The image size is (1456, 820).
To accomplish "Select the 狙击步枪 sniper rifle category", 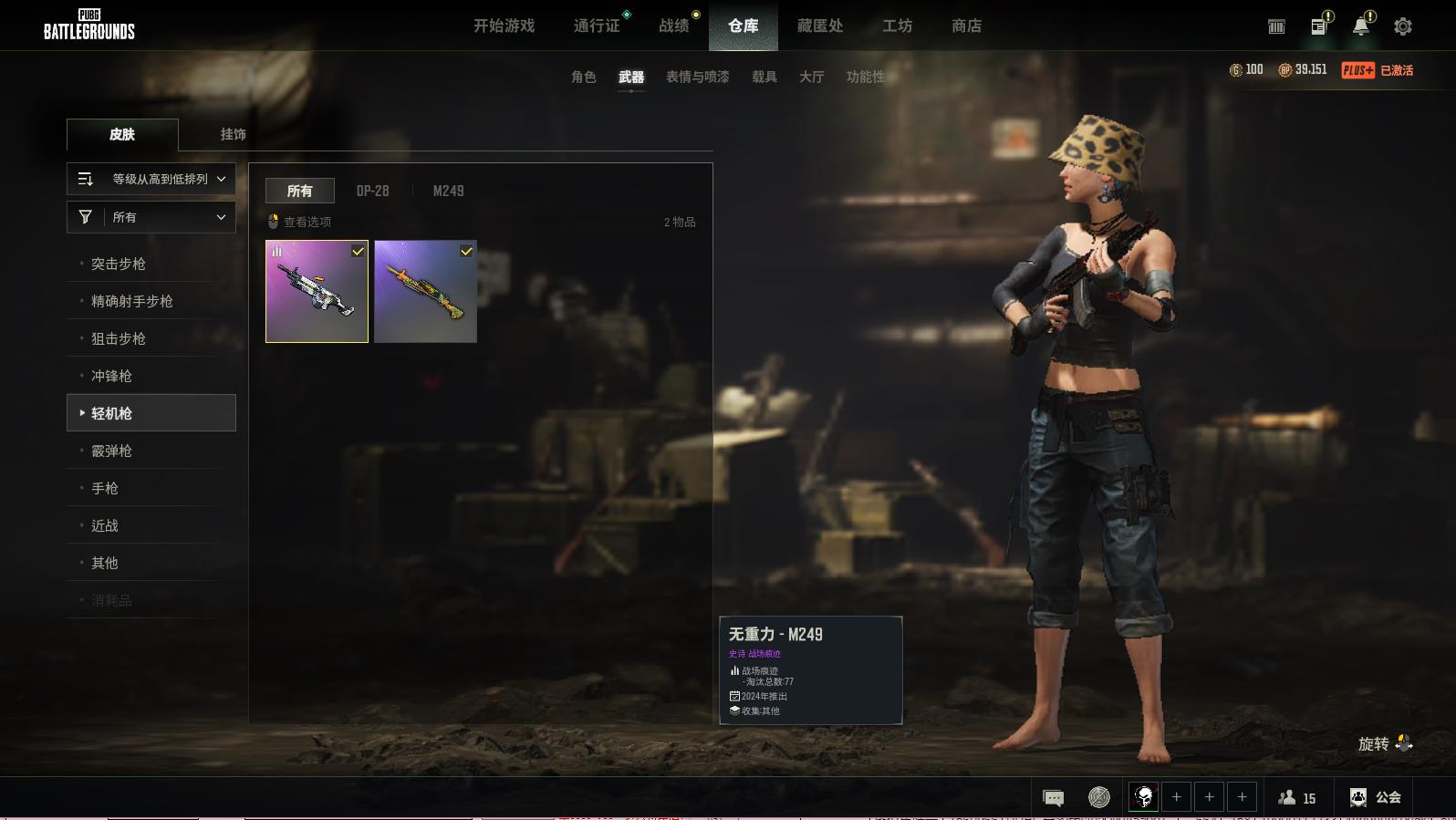I will 119,338.
